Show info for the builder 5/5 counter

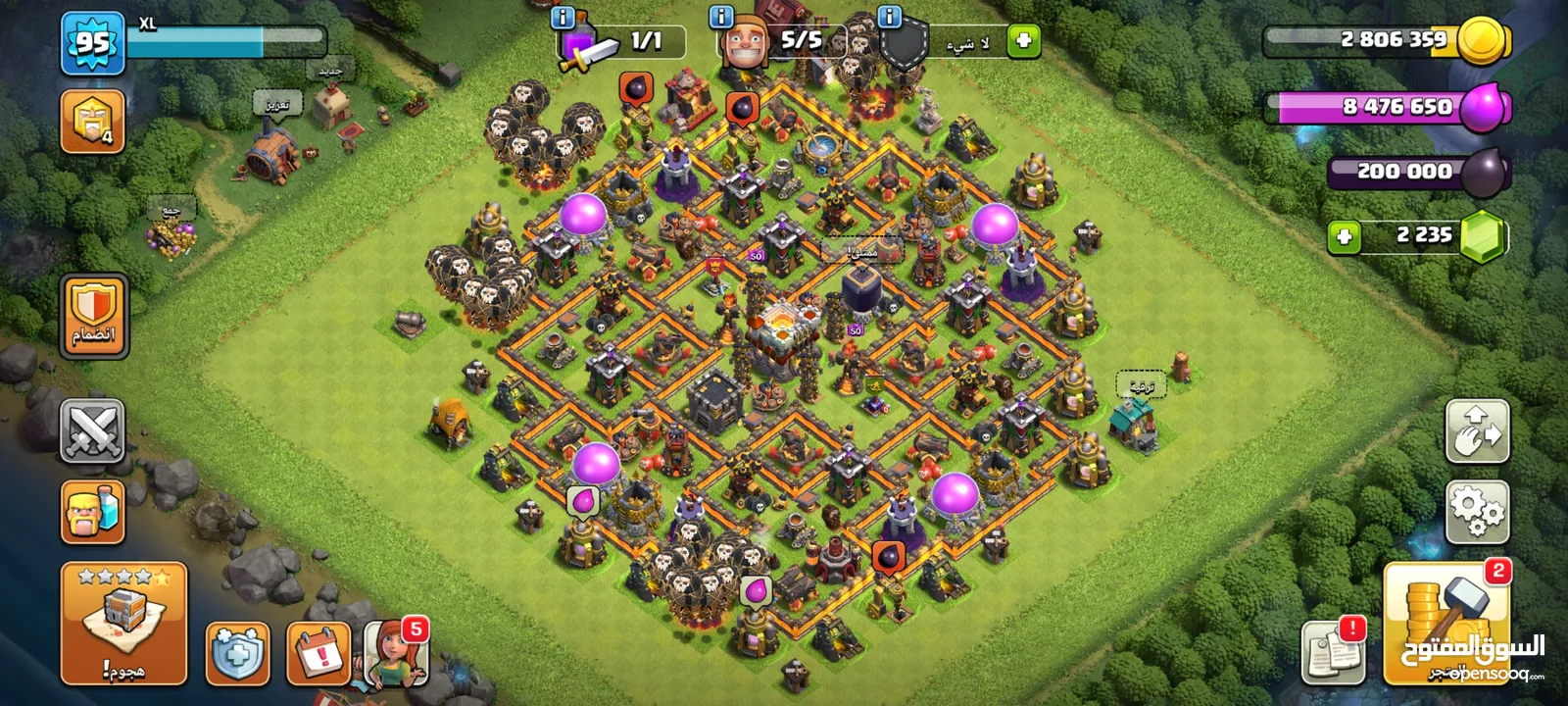(x=721, y=17)
